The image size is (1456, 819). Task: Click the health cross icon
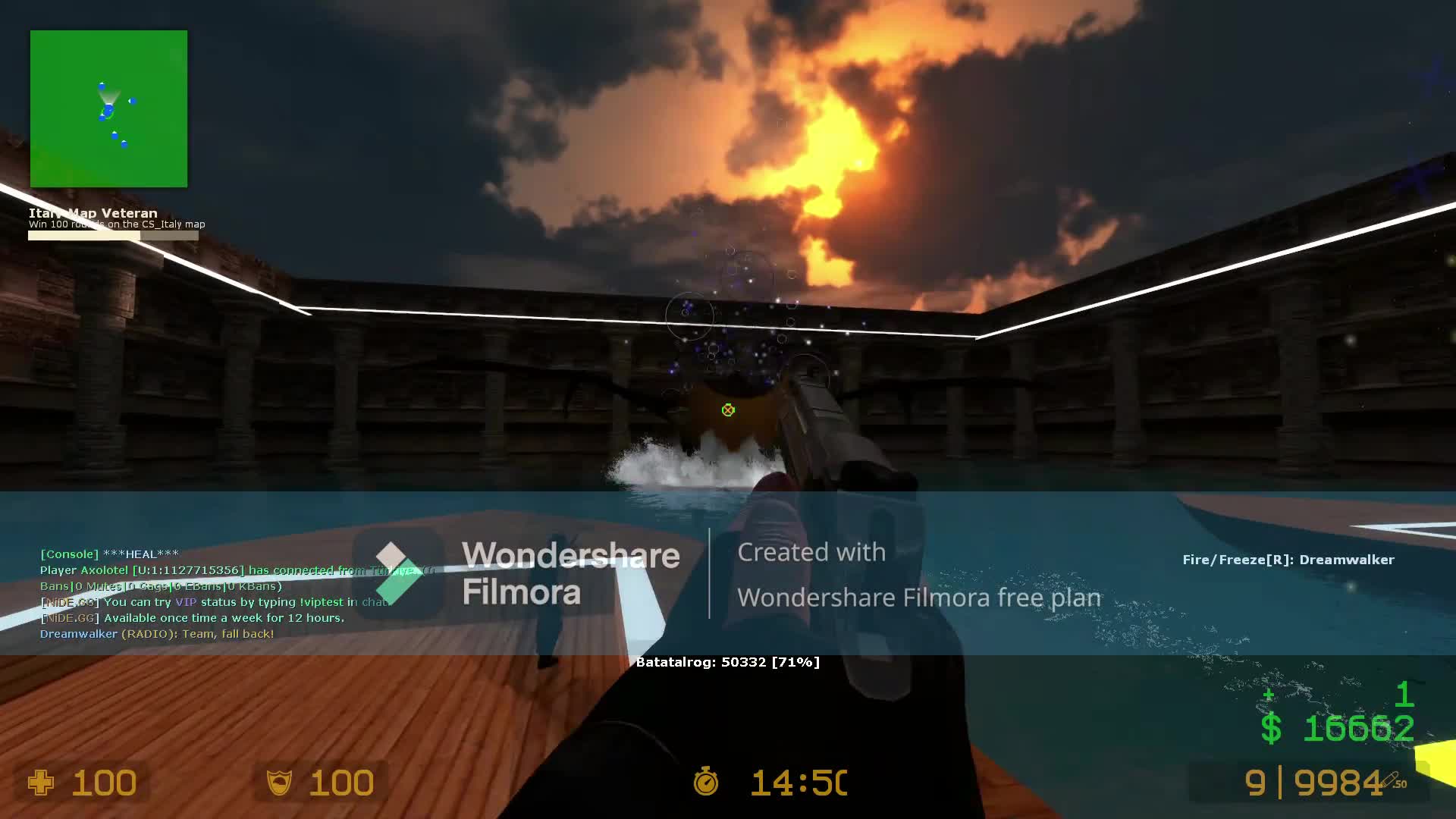pos(42,783)
